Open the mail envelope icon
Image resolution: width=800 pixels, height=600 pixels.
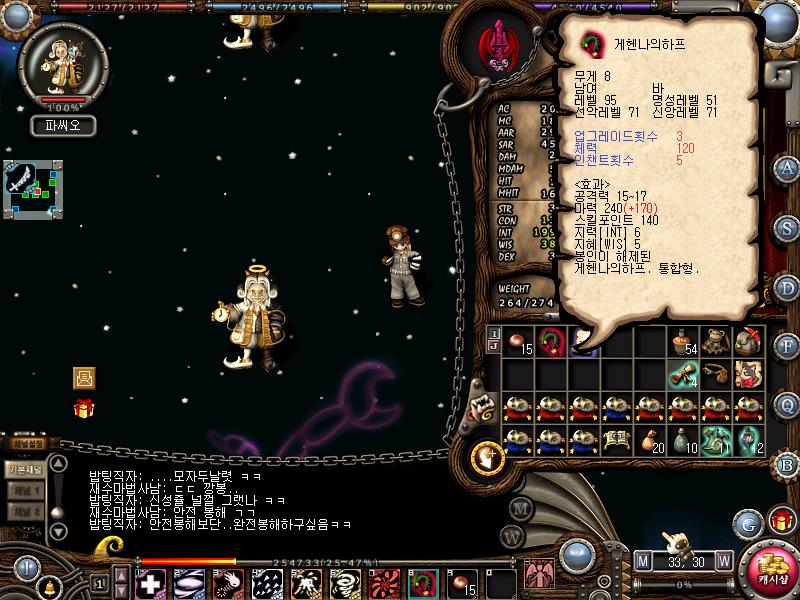(x=84, y=378)
